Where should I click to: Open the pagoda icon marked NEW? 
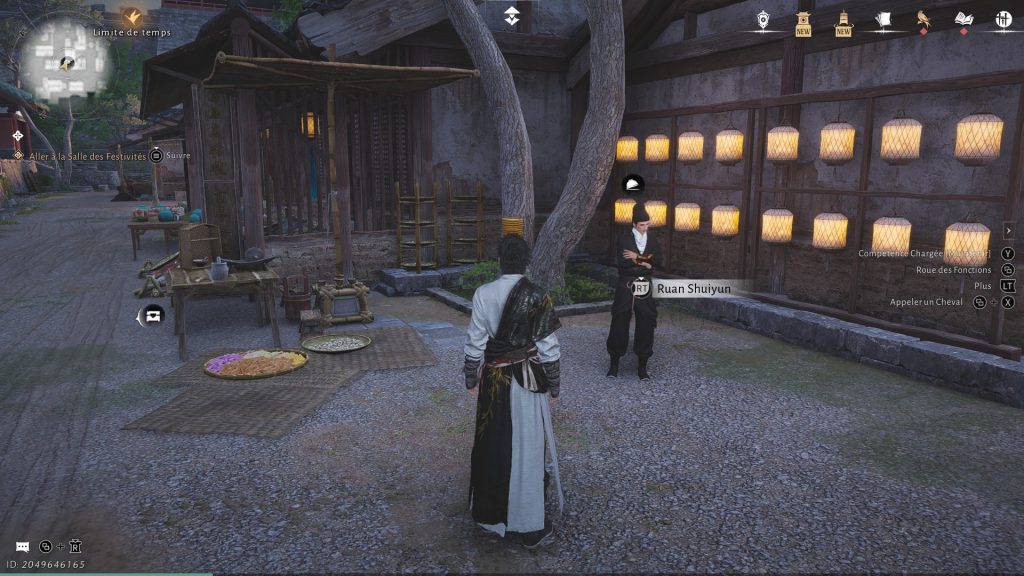(803, 20)
